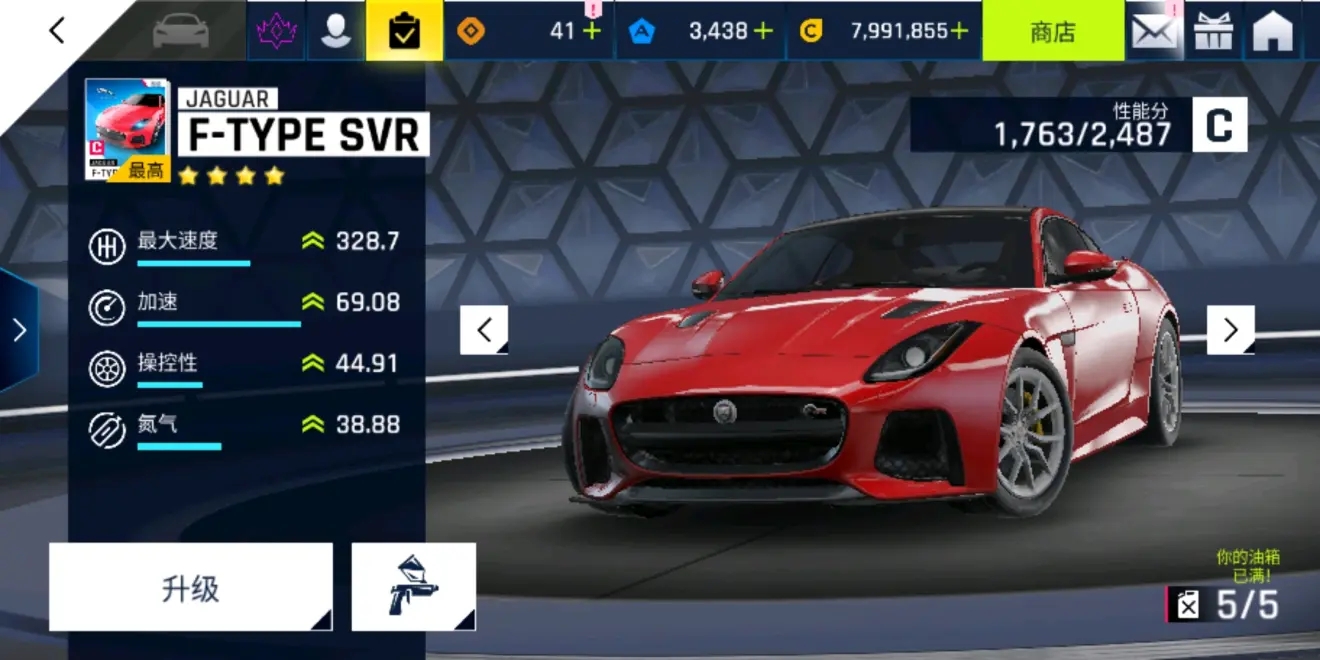Image resolution: width=1320 pixels, height=660 pixels.
Task: Open the yellow clipboard missions tab
Action: click(404, 31)
